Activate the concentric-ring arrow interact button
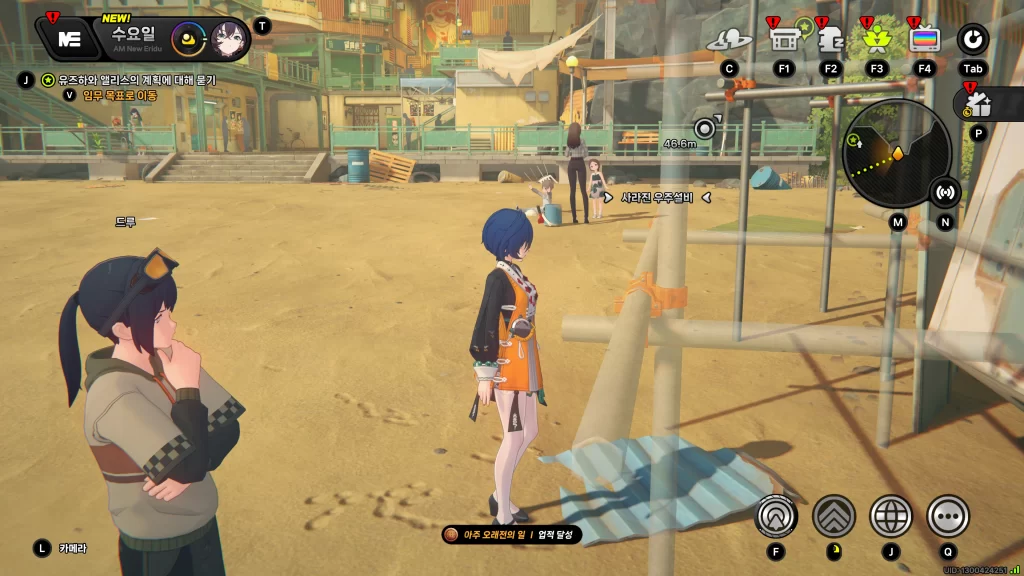The image size is (1024, 576). pos(776,516)
